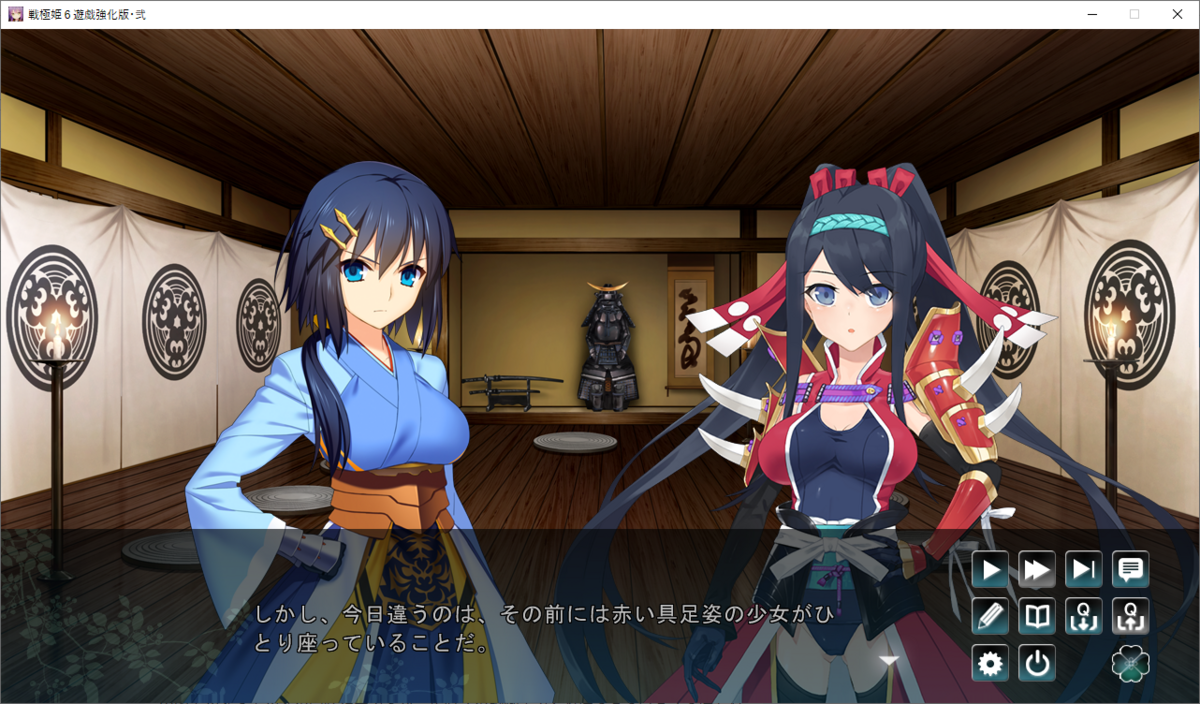
Task: Close the game window
Action: point(1177,14)
